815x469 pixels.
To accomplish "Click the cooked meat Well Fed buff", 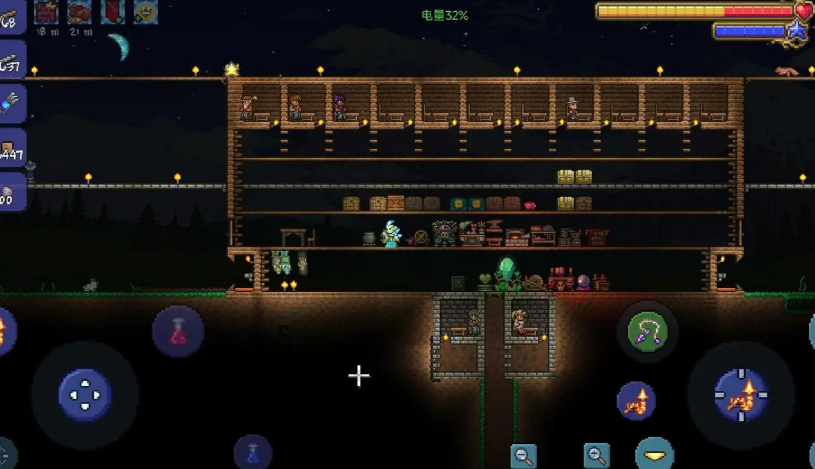I will point(78,12).
